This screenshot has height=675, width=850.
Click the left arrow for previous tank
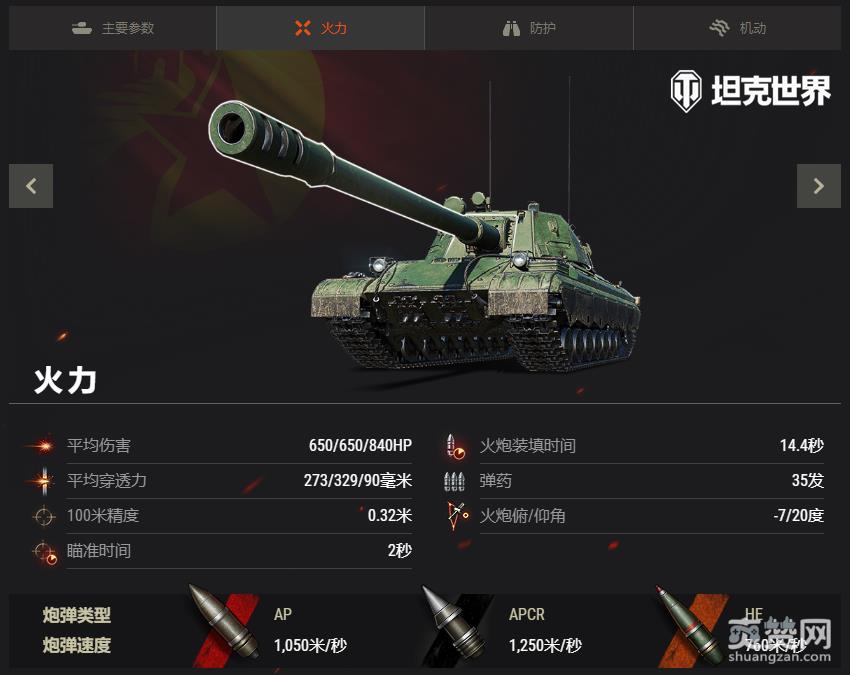pyautogui.click(x=31, y=185)
